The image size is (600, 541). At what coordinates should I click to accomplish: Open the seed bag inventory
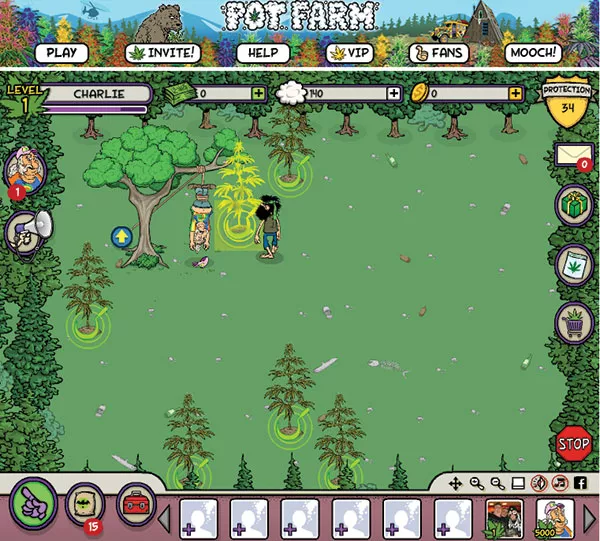tap(85, 502)
